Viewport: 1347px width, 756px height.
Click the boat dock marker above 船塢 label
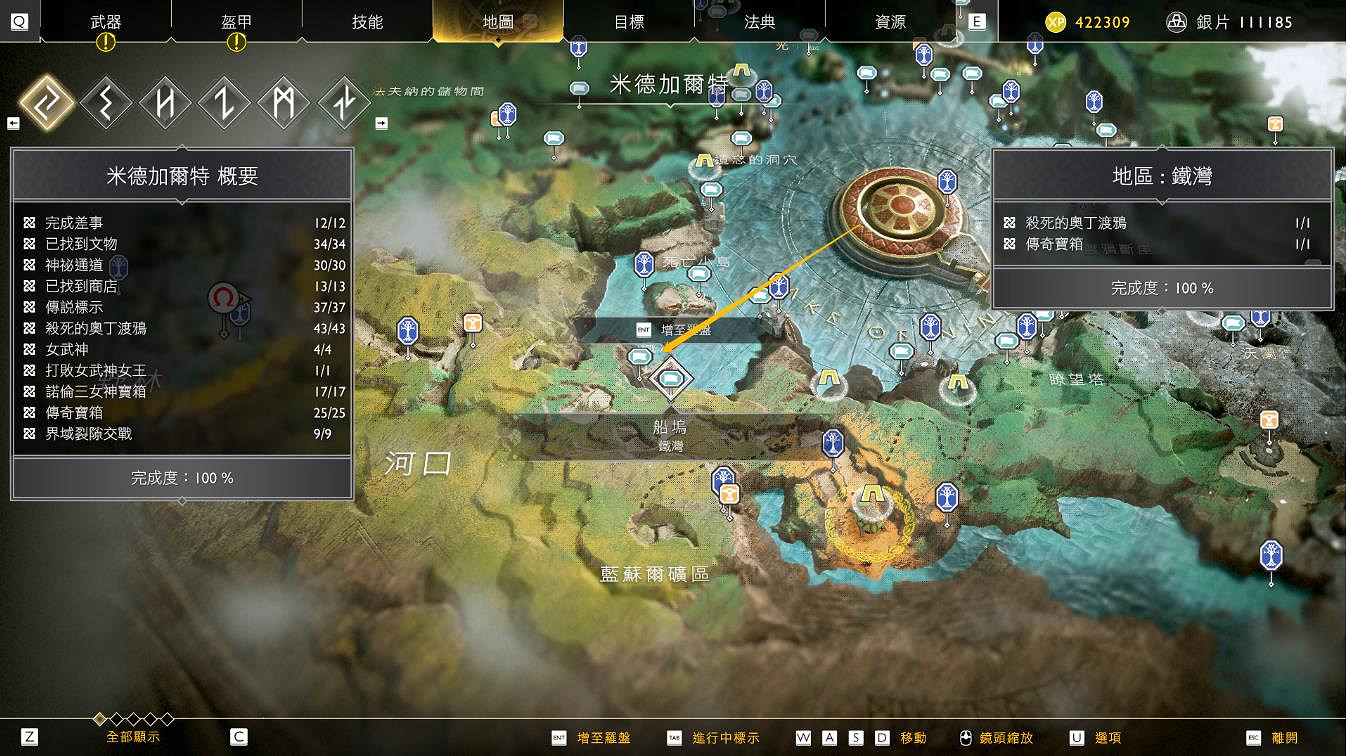(670, 379)
